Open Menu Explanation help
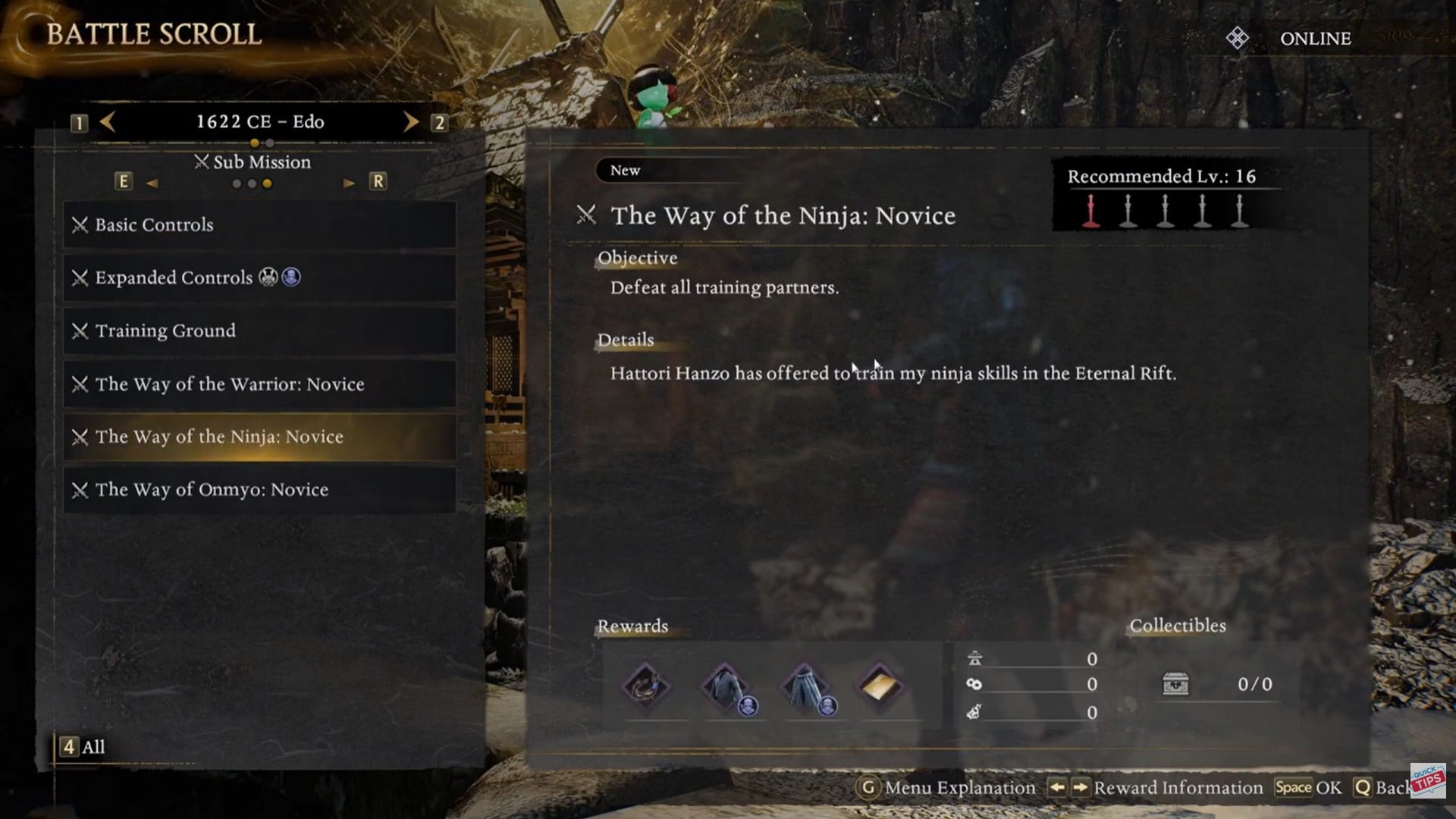This screenshot has width=1456, height=819. (x=948, y=788)
